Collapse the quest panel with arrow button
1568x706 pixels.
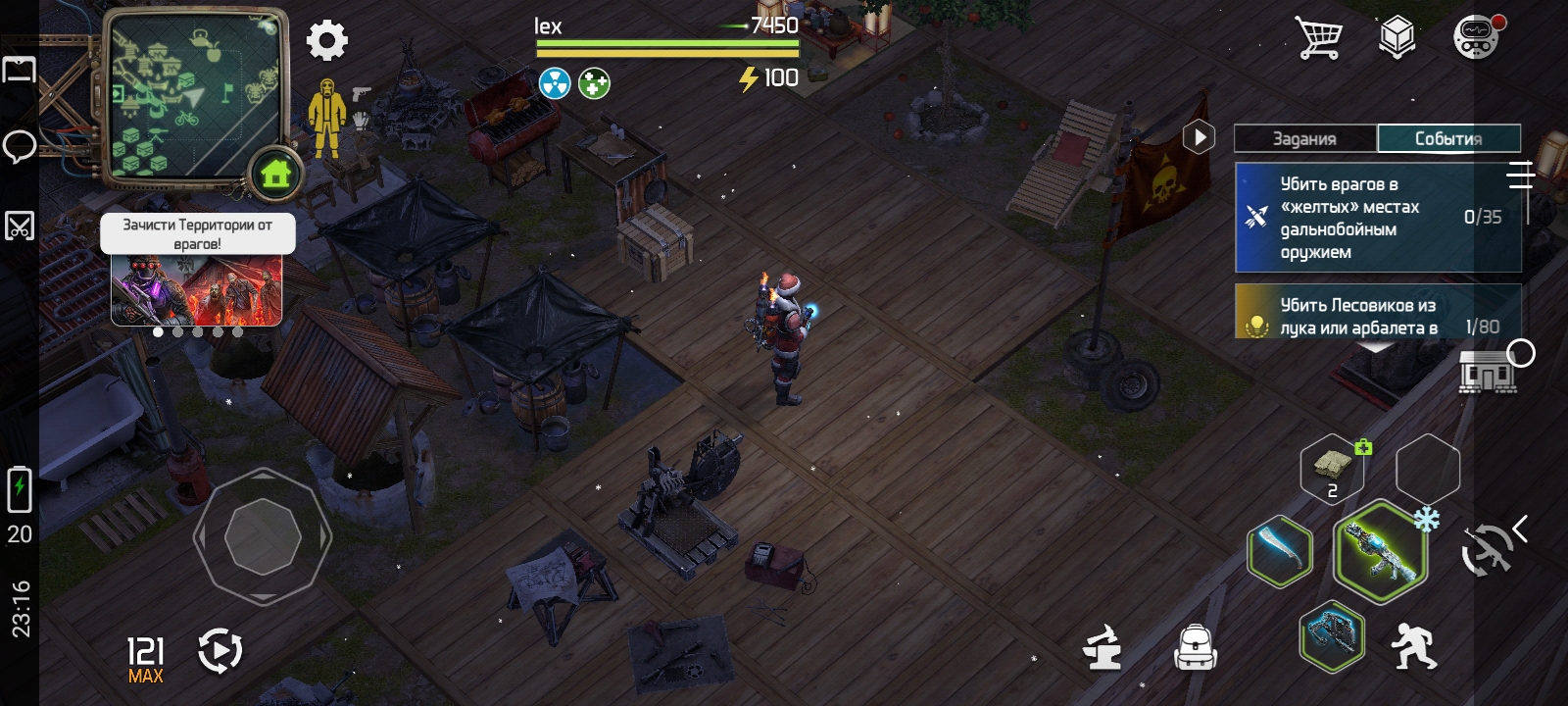click(x=1199, y=137)
